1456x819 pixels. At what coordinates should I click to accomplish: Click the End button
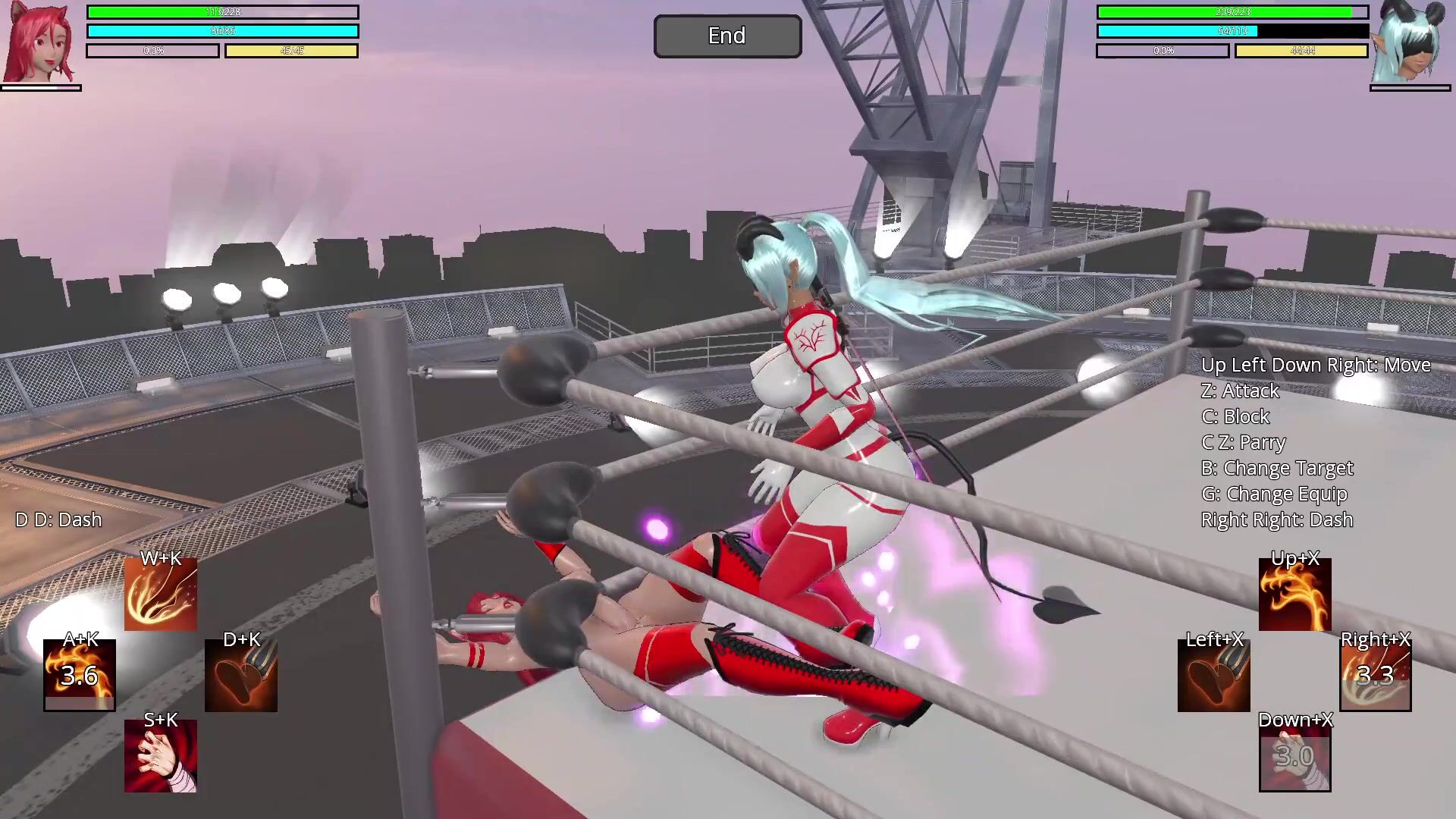click(x=727, y=36)
